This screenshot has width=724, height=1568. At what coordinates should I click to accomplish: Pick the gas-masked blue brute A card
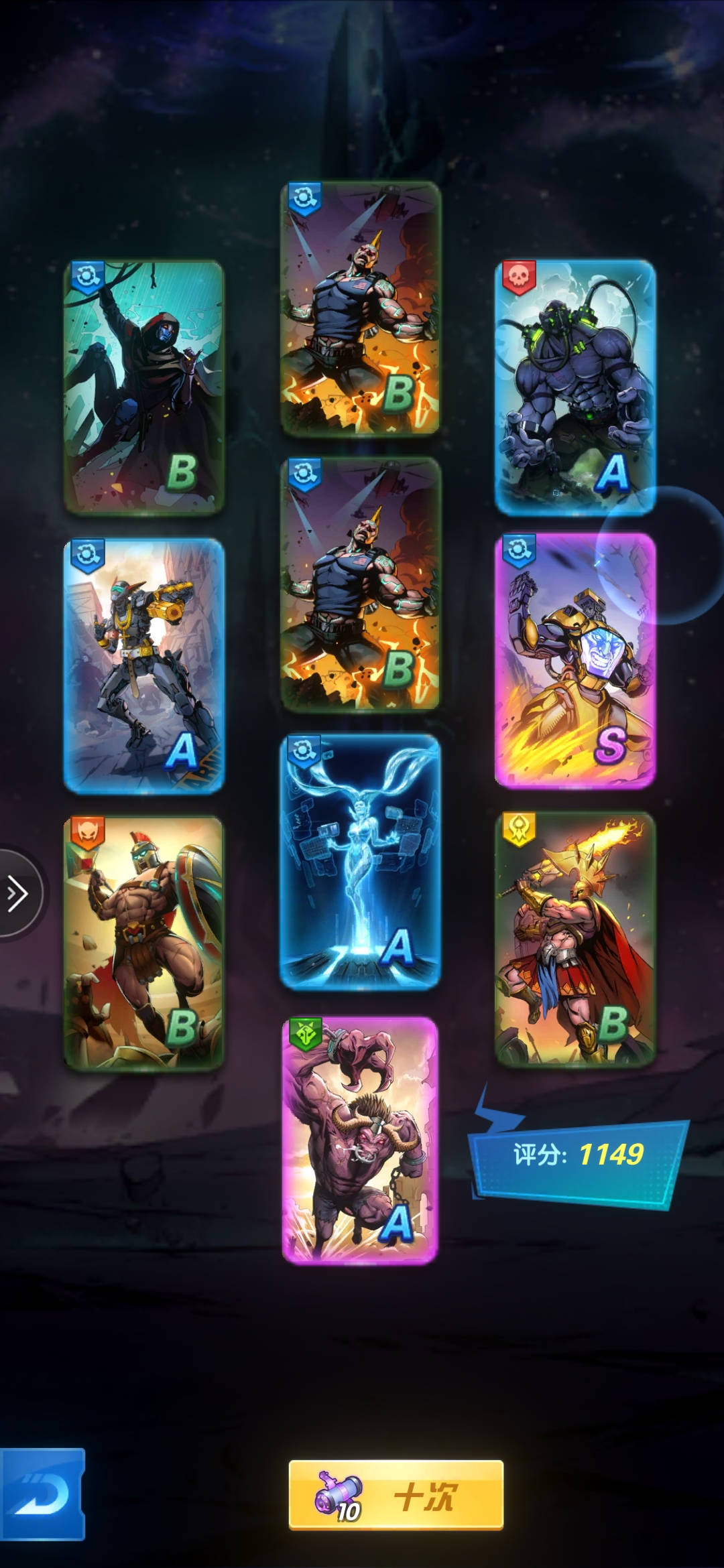point(575,387)
